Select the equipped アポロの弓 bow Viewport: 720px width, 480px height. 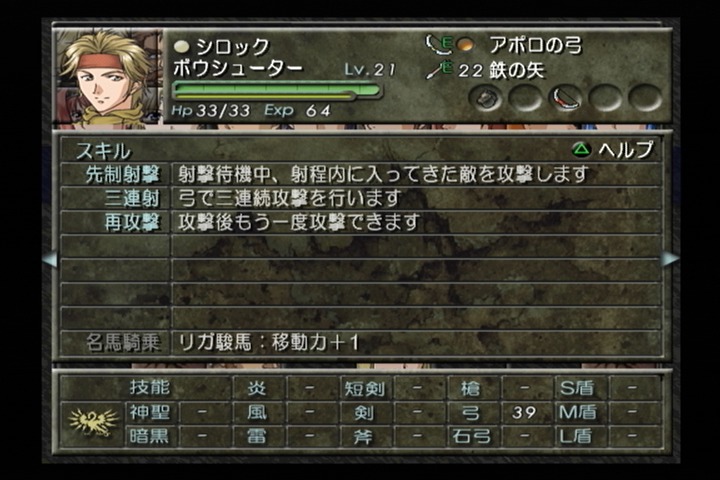pos(533,45)
